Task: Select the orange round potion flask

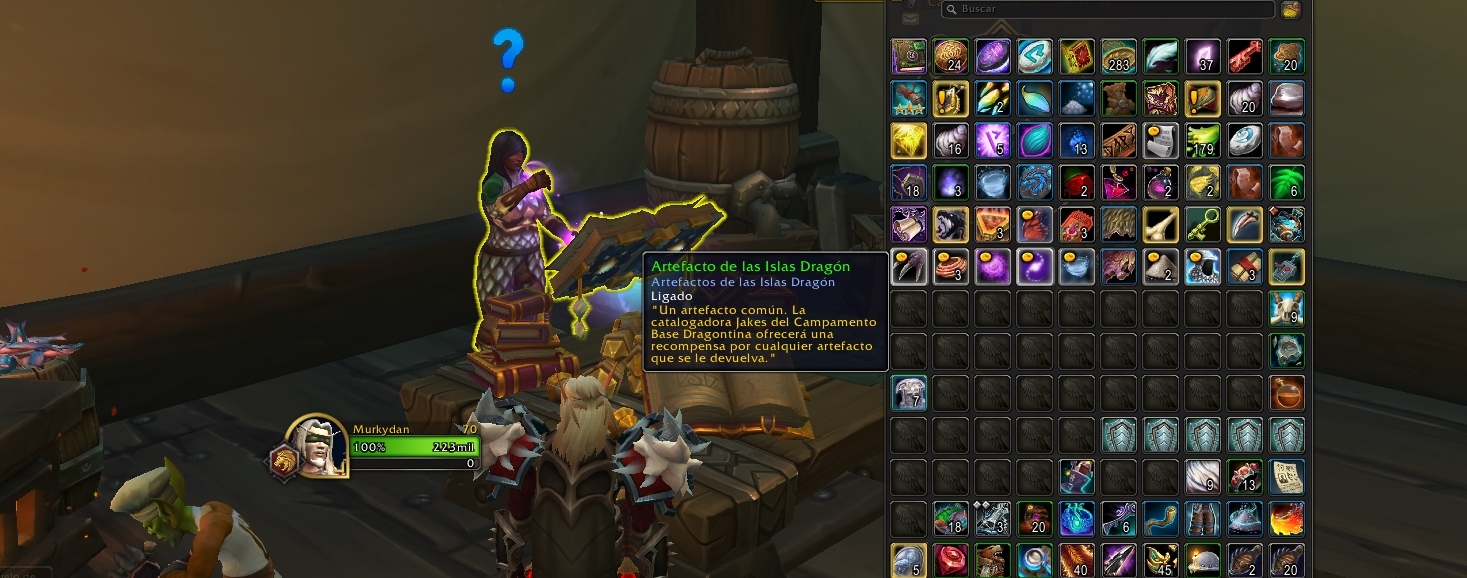Action: 1286,392
